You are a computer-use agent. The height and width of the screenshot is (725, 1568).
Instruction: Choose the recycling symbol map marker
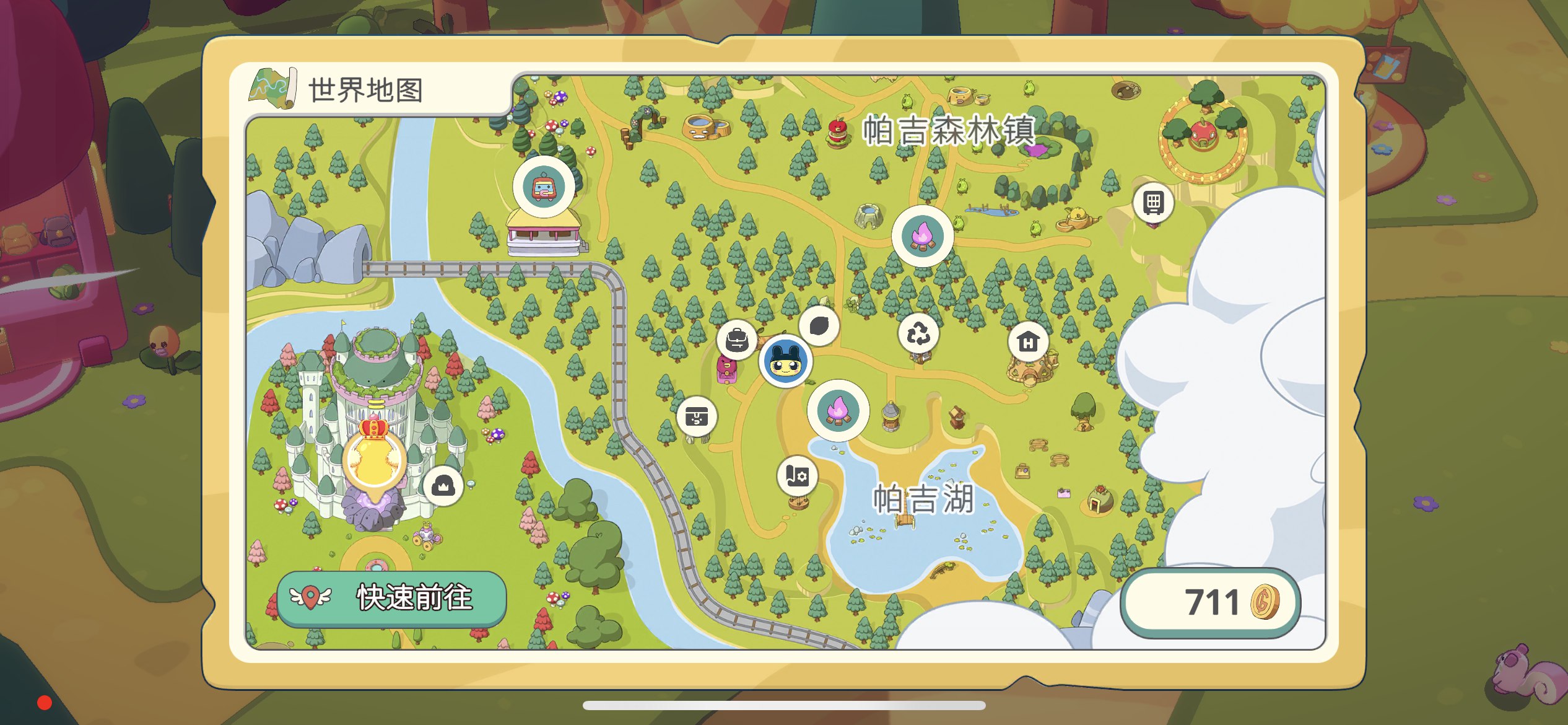tap(918, 334)
